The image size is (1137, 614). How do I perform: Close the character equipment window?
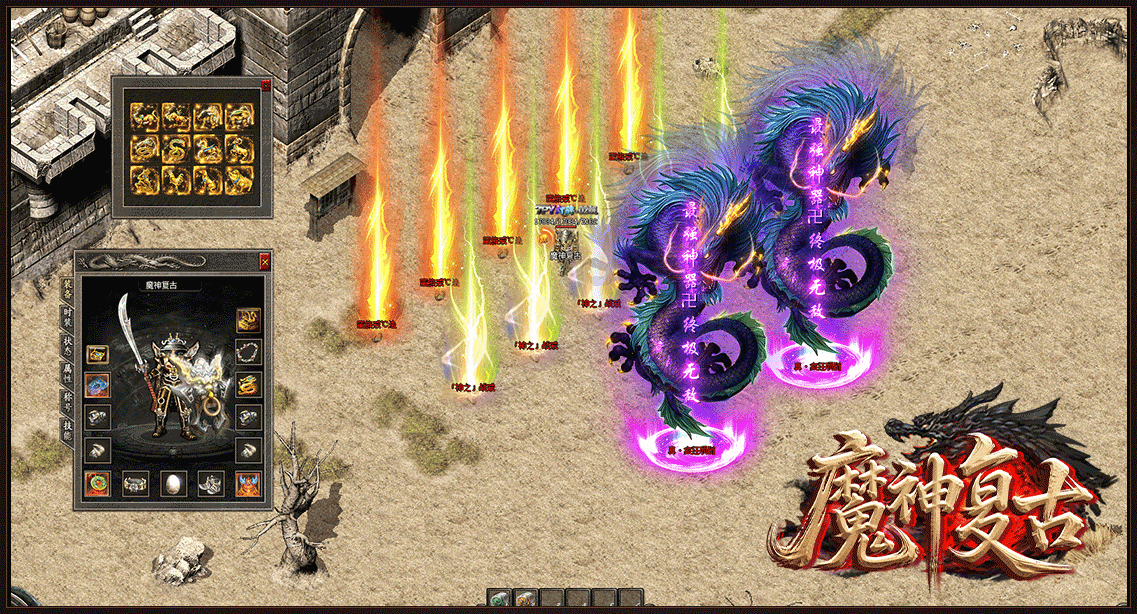pyautogui.click(x=264, y=262)
